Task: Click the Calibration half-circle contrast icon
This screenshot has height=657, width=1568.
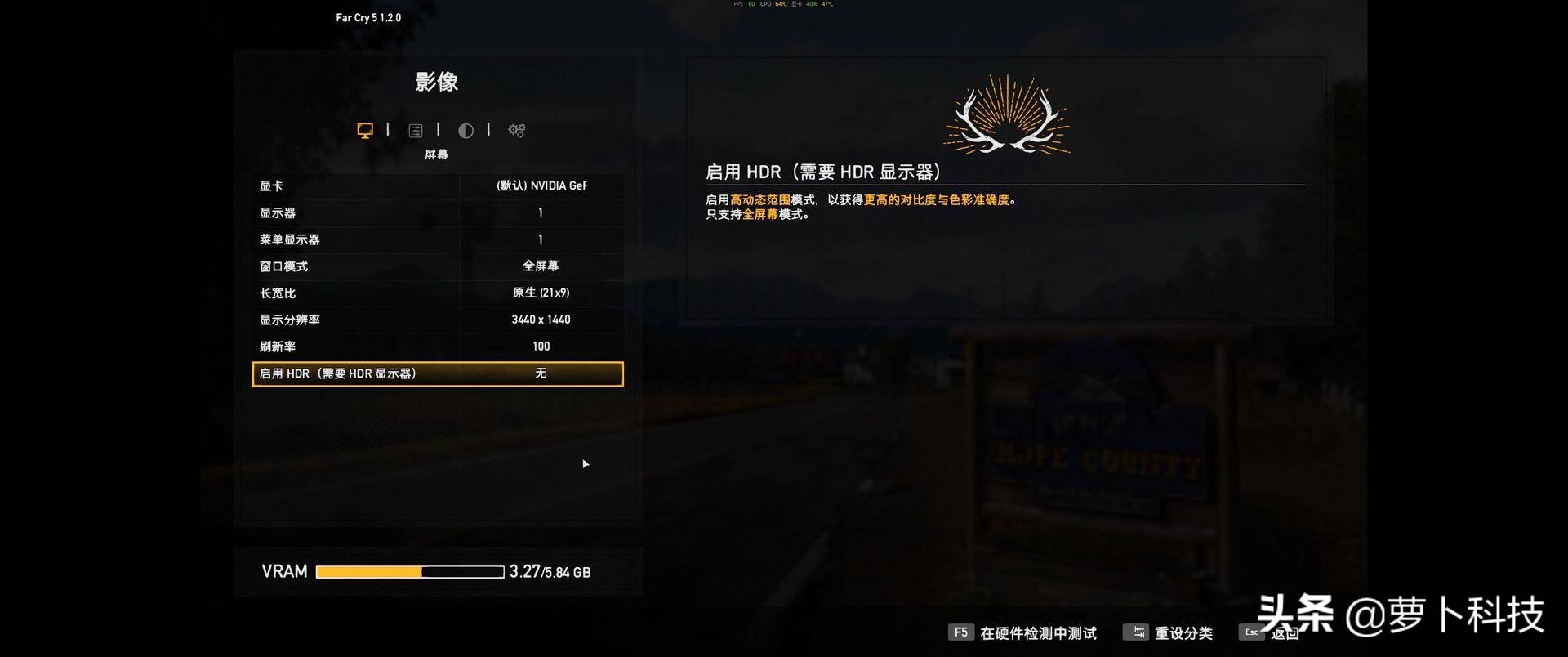Action: pyautogui.click(x=465, y=130)
